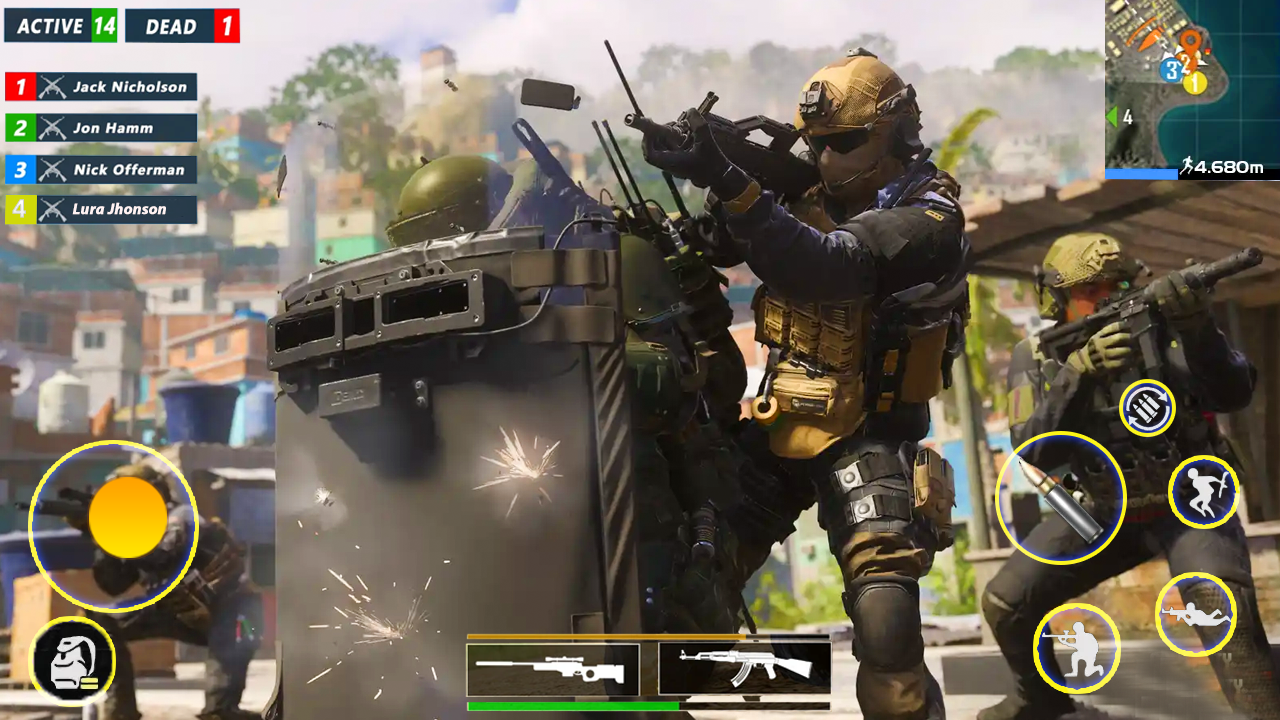Click the green arrow marker on the minimap
This screenshot has width=1280, height=720.
pos(1113,115)
